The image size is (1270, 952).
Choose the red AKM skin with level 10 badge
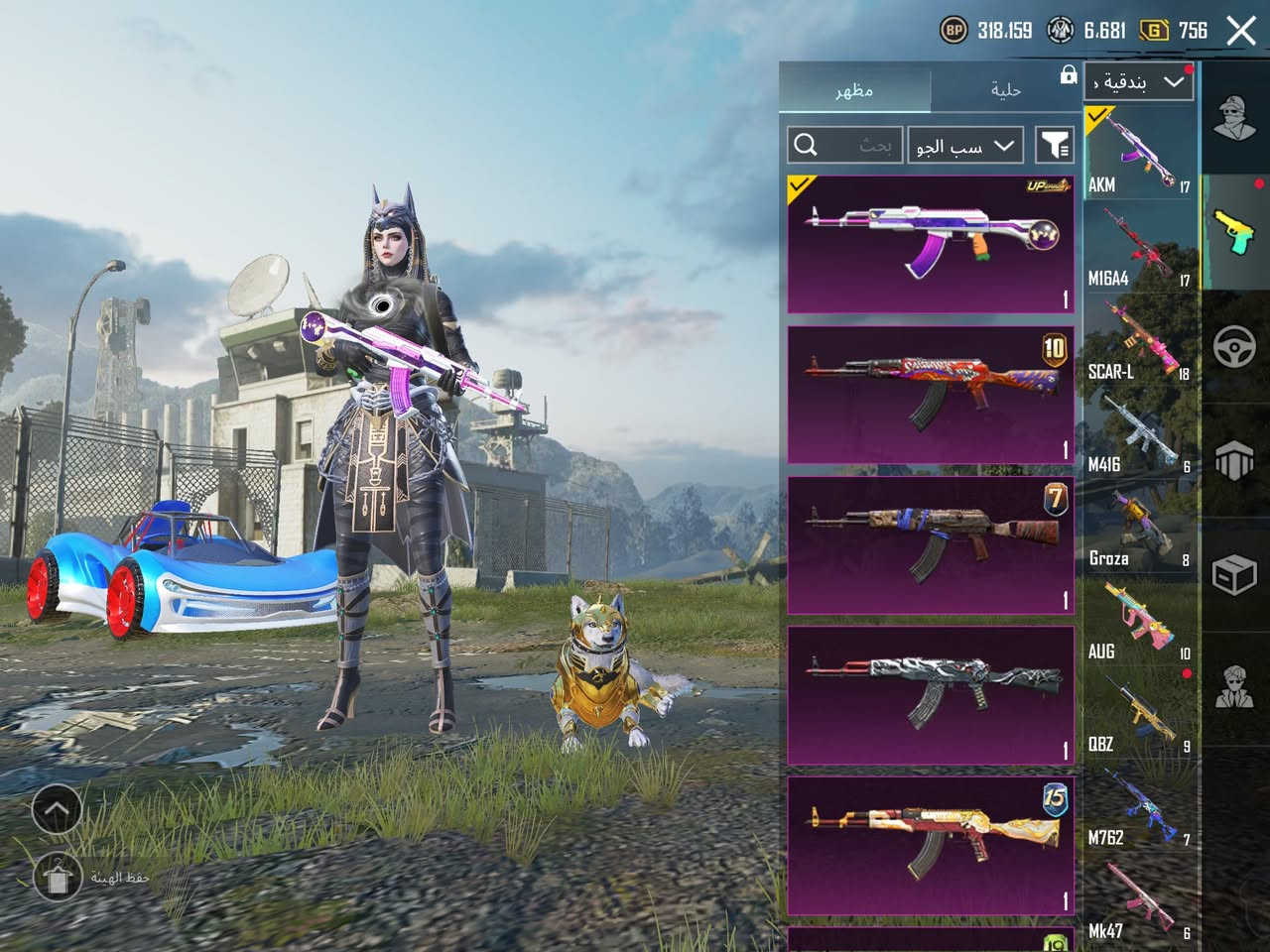point(930,395)
